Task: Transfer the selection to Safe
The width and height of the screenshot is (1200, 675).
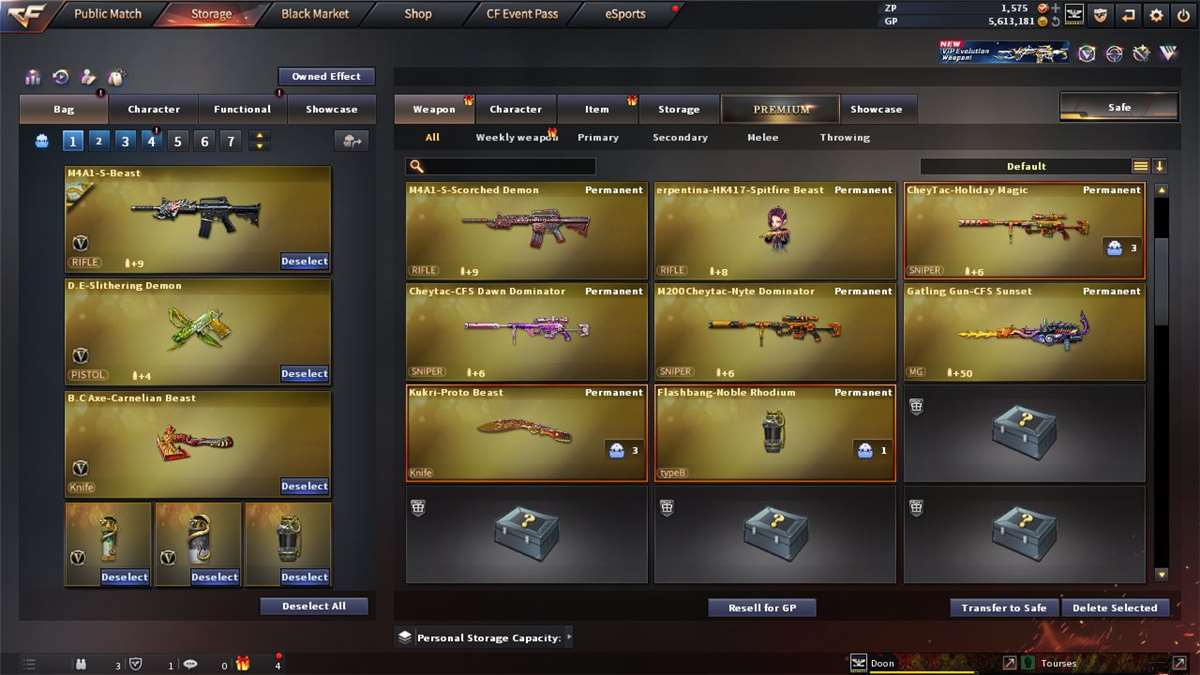Action: [1004, 607]
